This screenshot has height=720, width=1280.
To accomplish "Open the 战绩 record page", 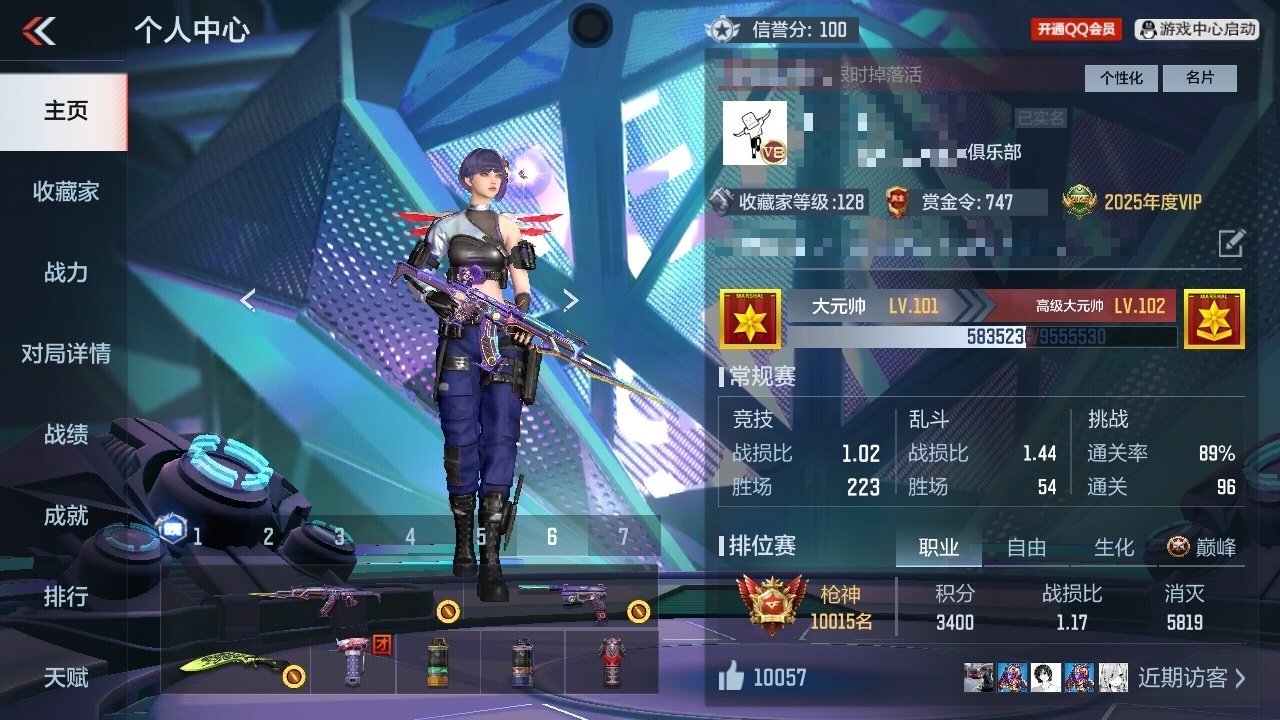I will [x=65, y=435].
